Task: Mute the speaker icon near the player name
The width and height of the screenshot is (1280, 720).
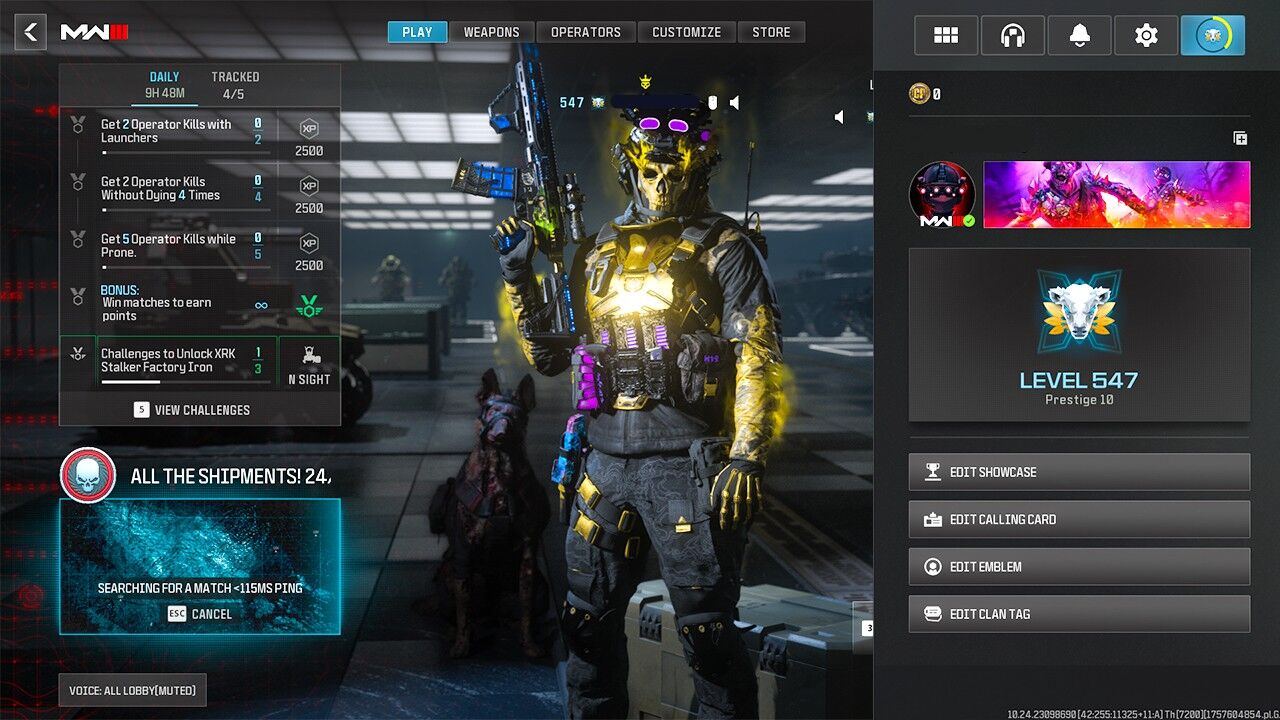Action: tap(733, 102)
